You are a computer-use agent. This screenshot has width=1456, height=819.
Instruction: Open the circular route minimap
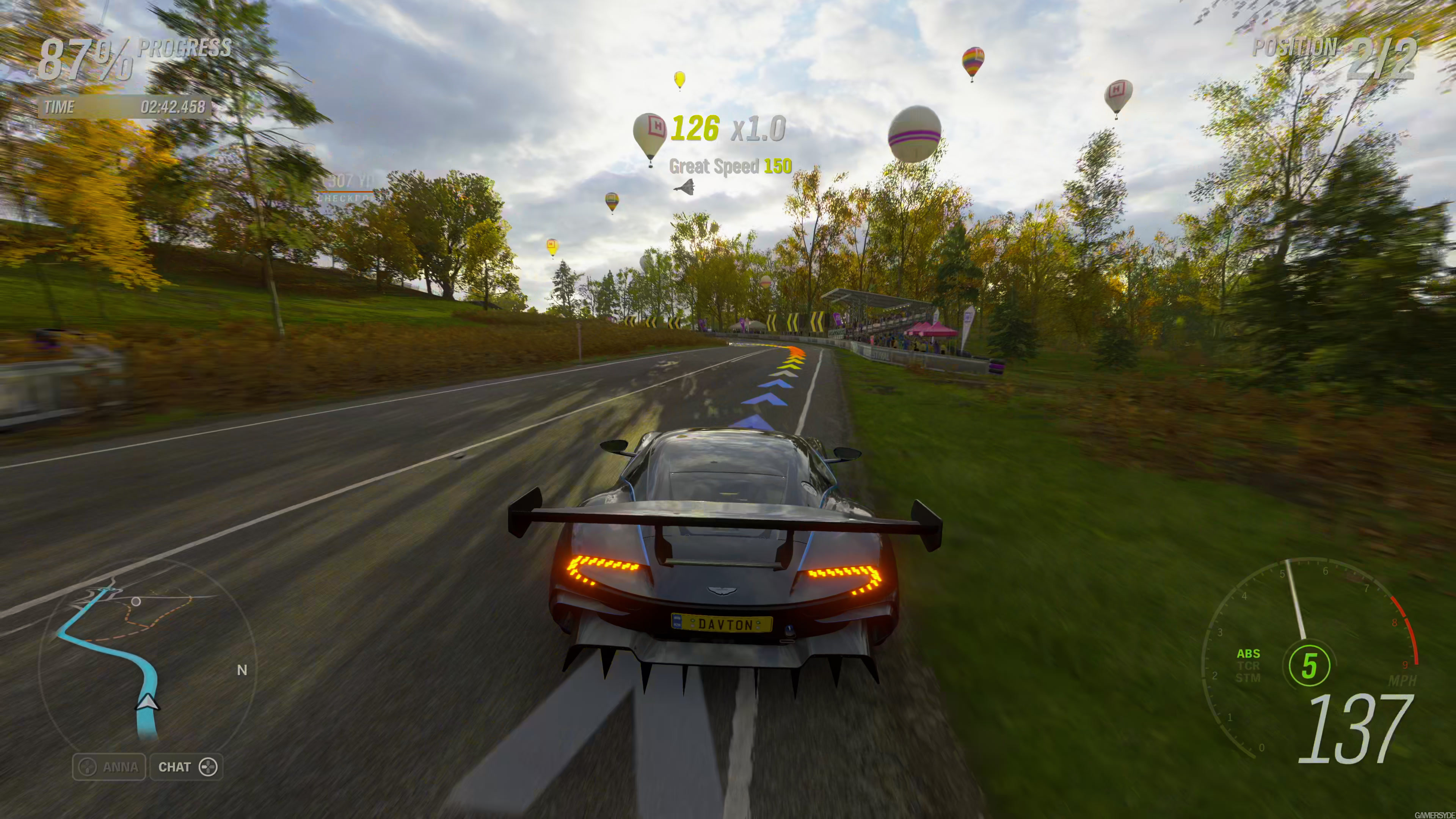[147, 656]
